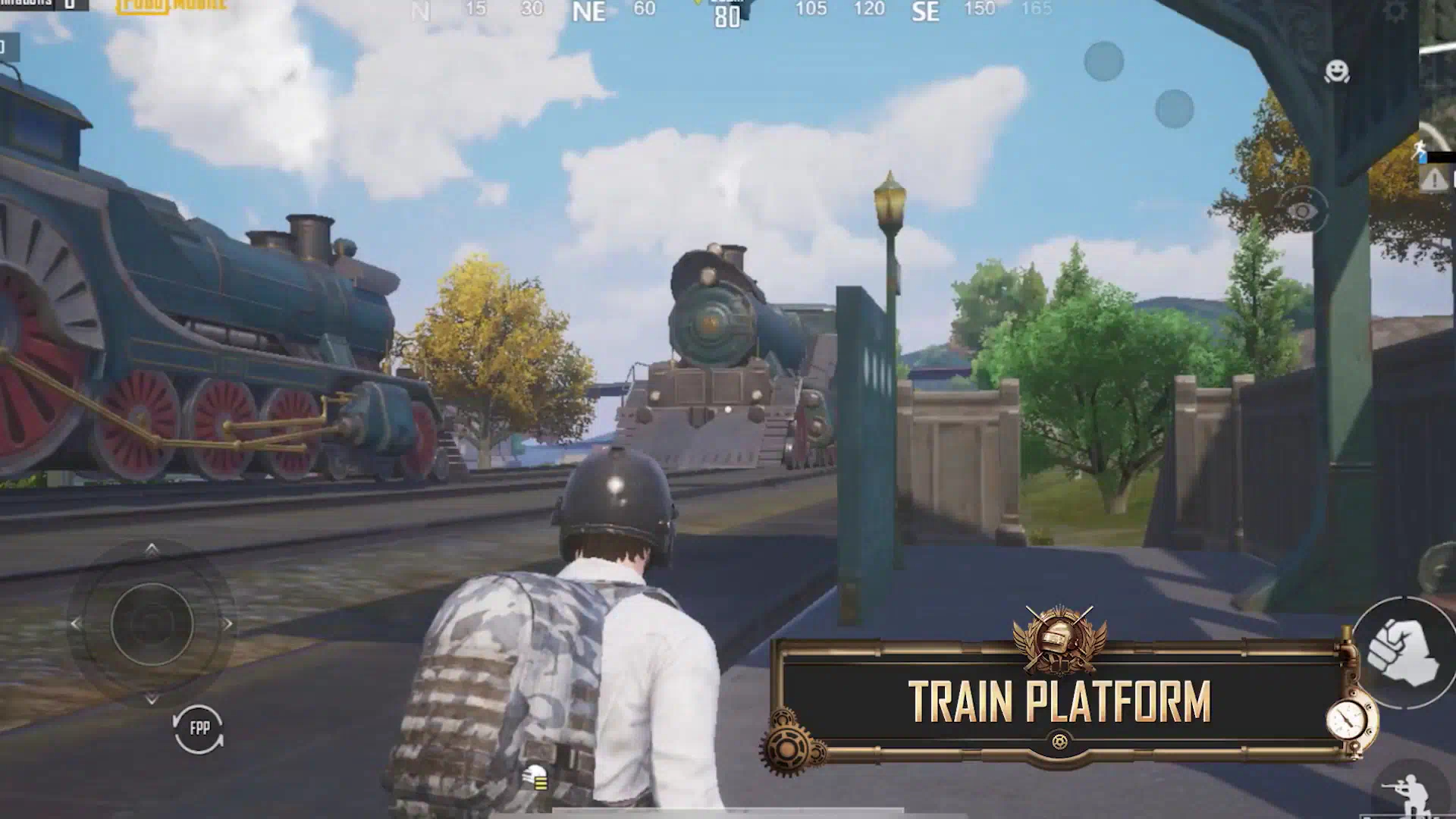Viewport: 1456px width, 819px height.
Task: Open the smiley emote menu
Action: coord(1336,71)
